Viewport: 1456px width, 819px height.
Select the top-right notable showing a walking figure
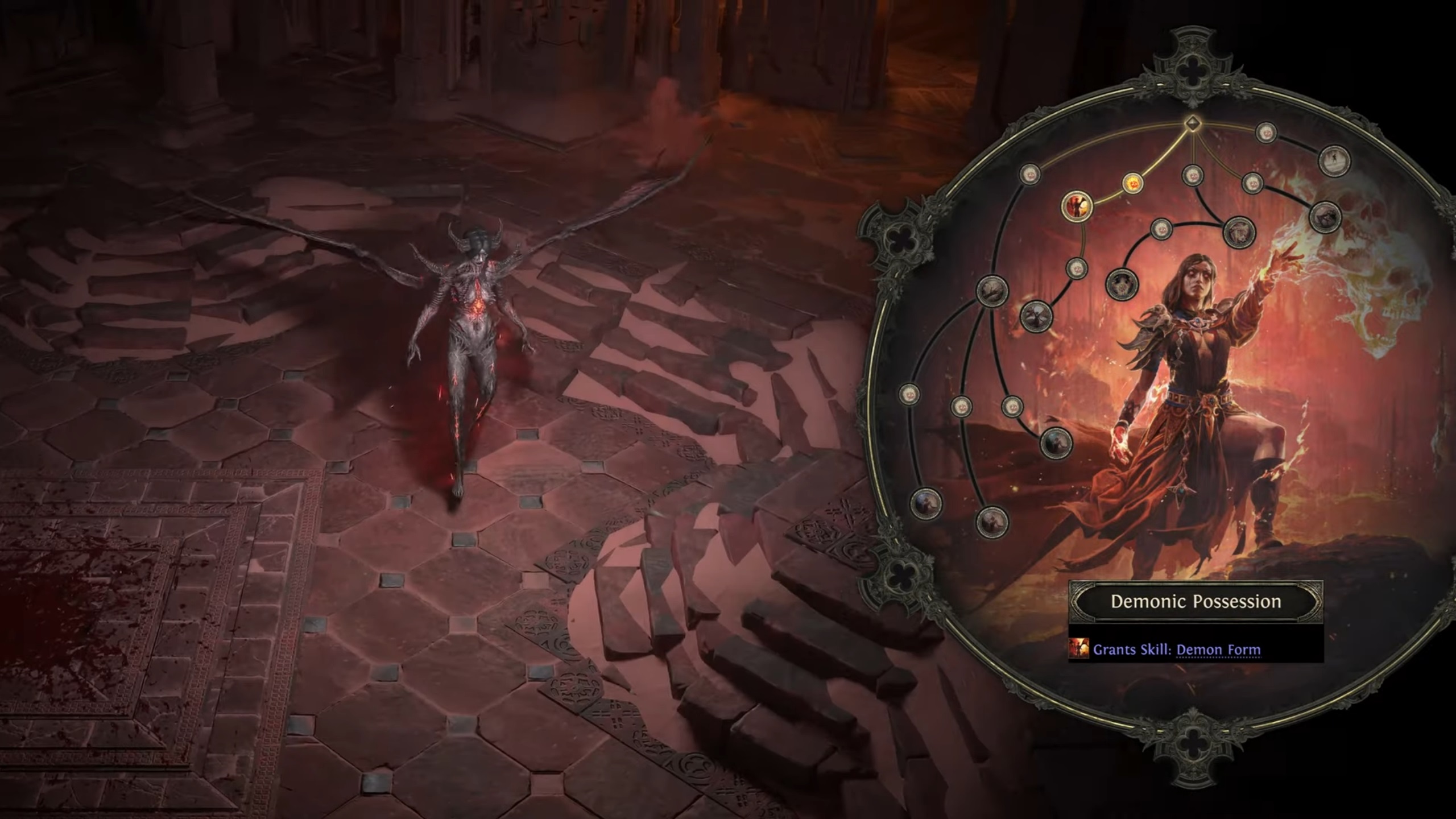[1333, 161]
